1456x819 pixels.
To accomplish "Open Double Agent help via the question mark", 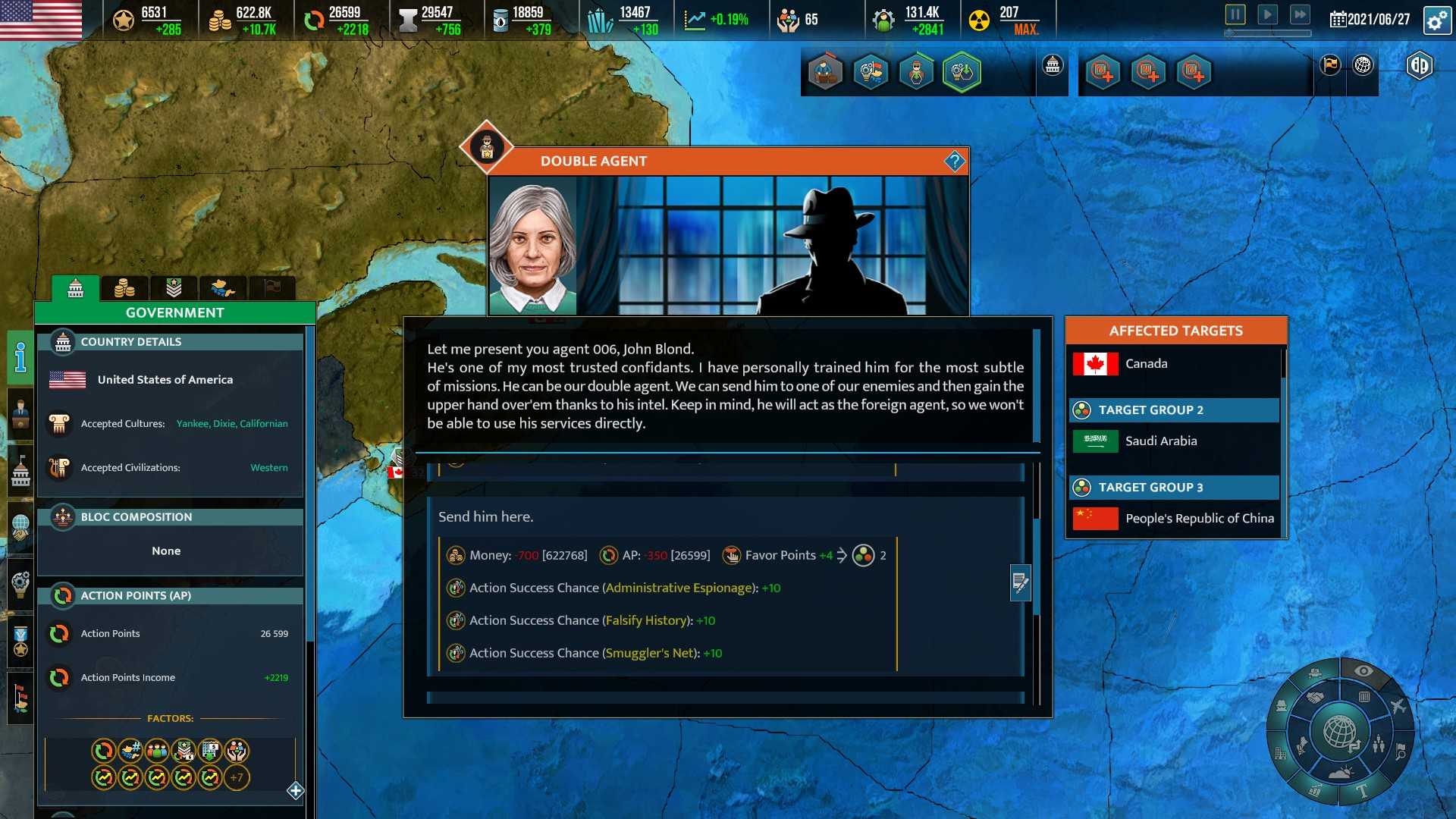I will (955, 161).
